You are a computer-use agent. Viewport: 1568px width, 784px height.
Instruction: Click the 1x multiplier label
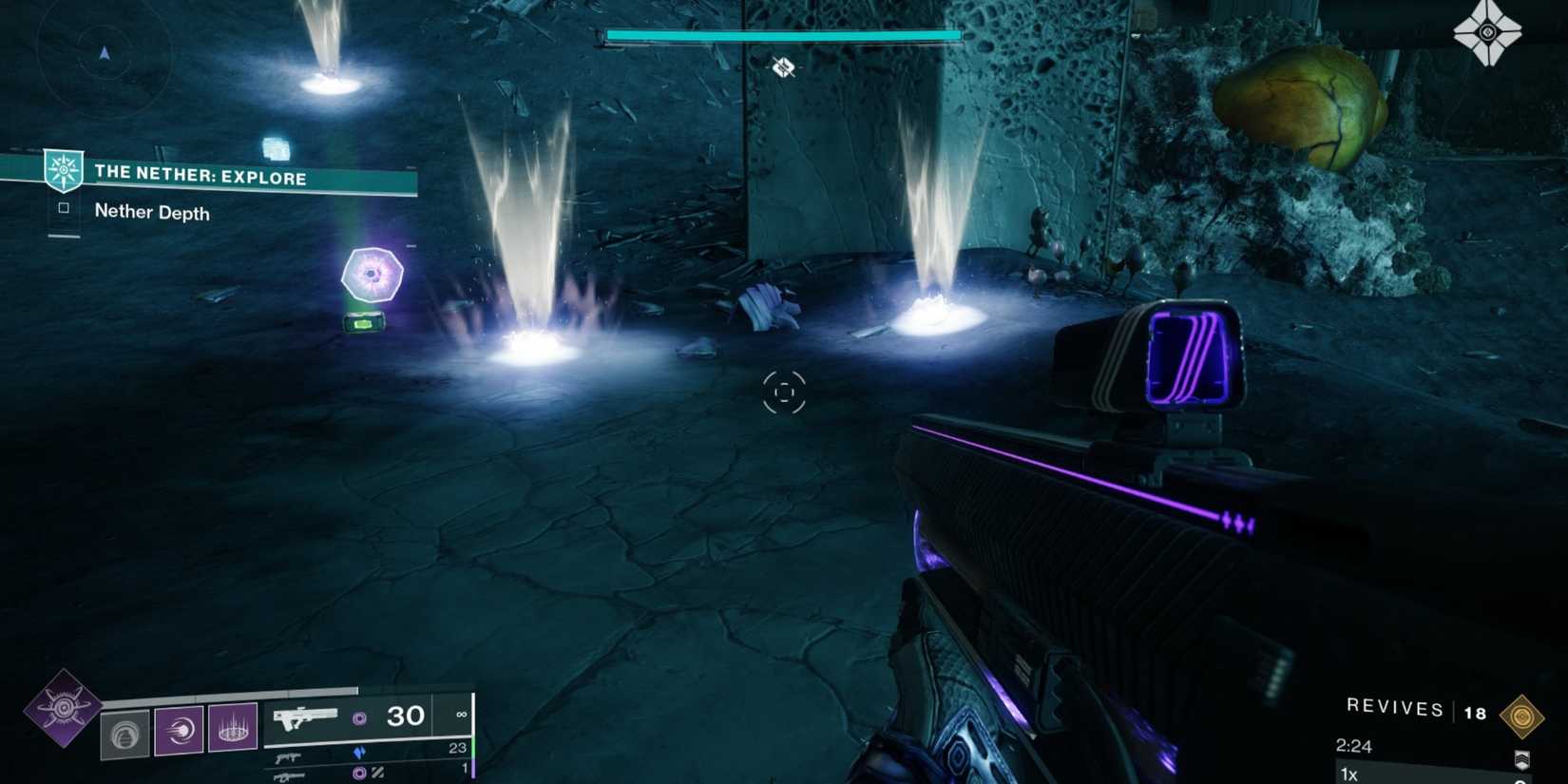[x=1348, y=773]
